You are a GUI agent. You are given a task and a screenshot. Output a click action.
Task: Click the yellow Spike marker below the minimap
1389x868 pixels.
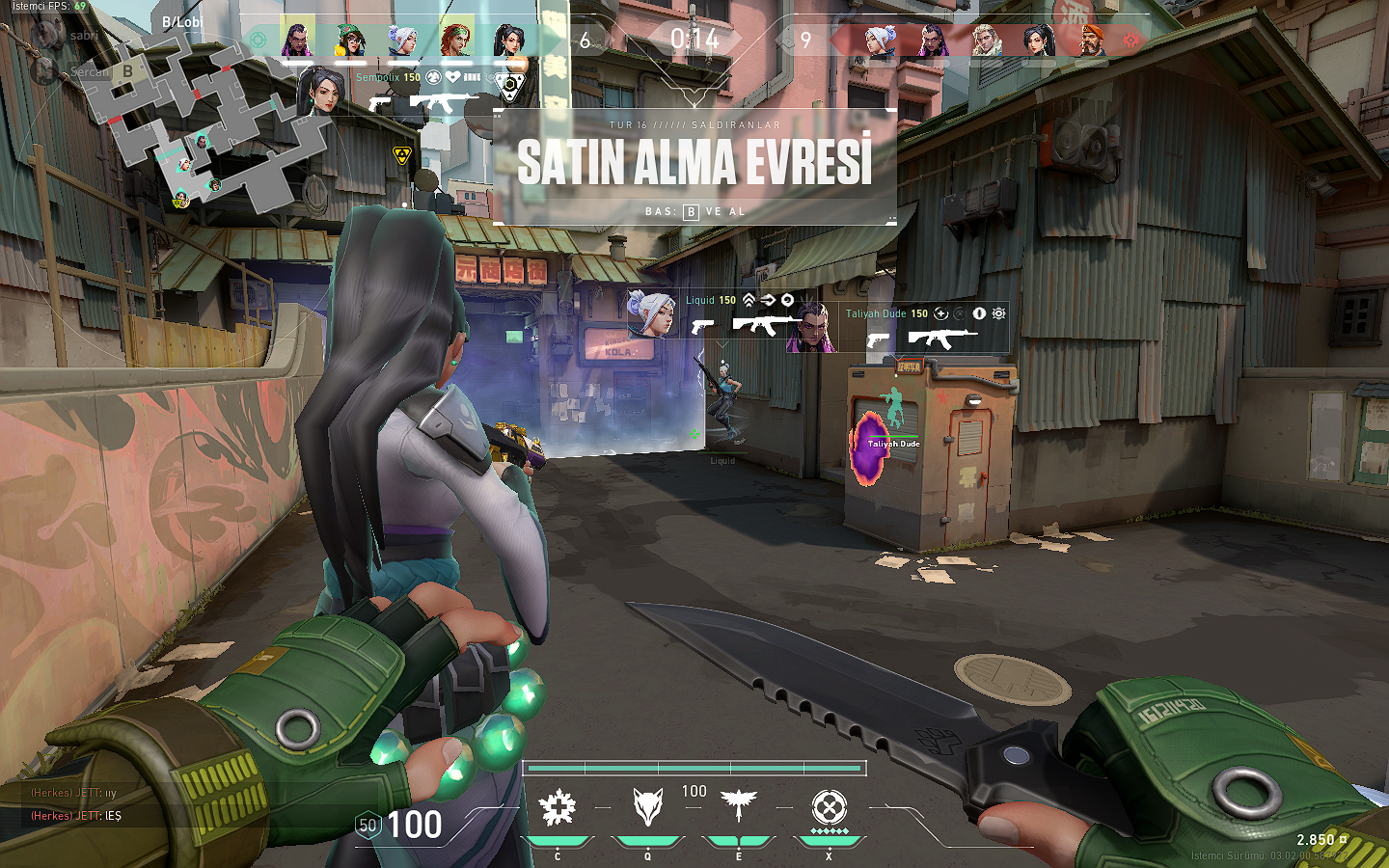402,155
